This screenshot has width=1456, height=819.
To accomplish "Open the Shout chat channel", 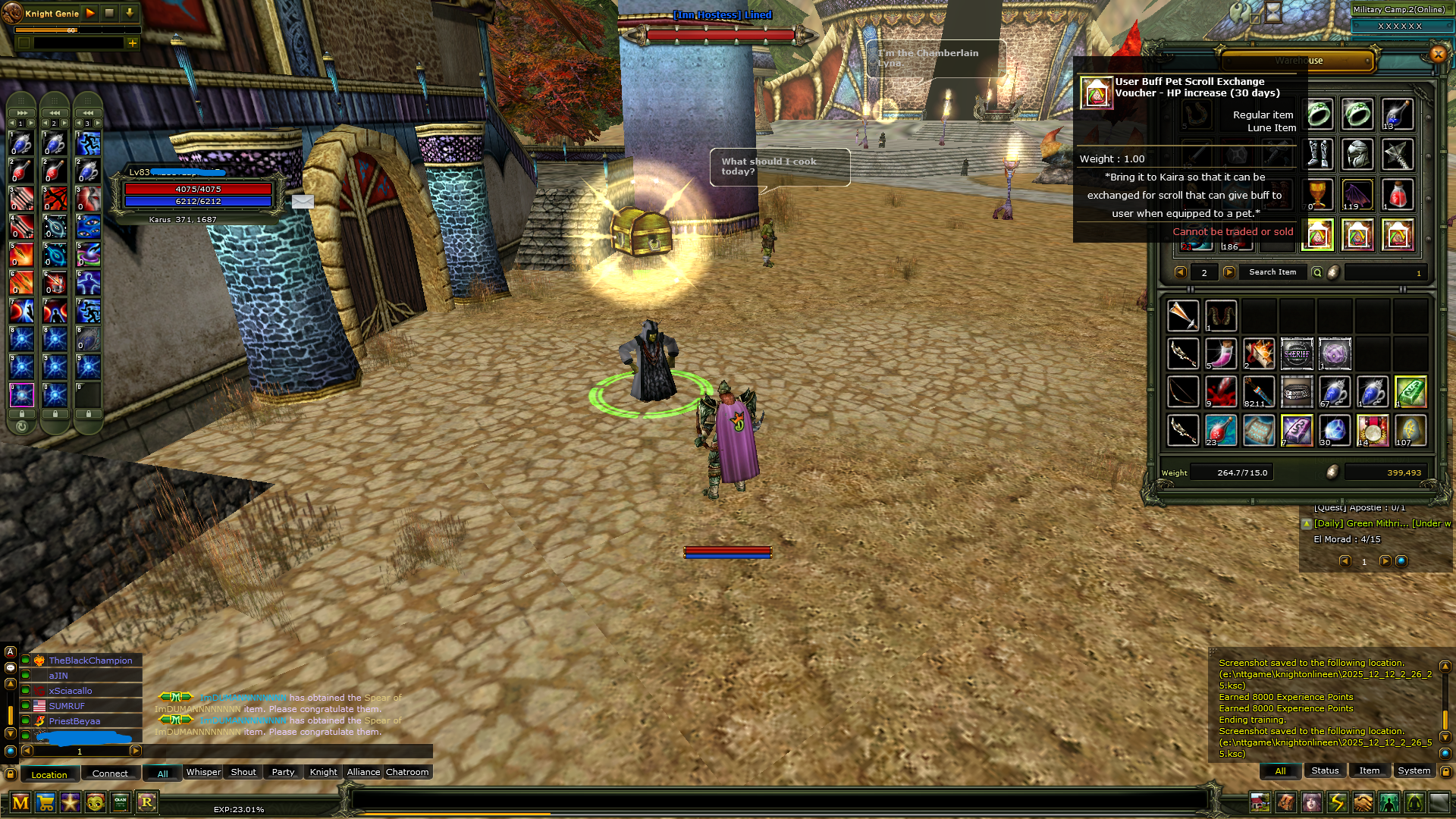I will tap(243, 772).
